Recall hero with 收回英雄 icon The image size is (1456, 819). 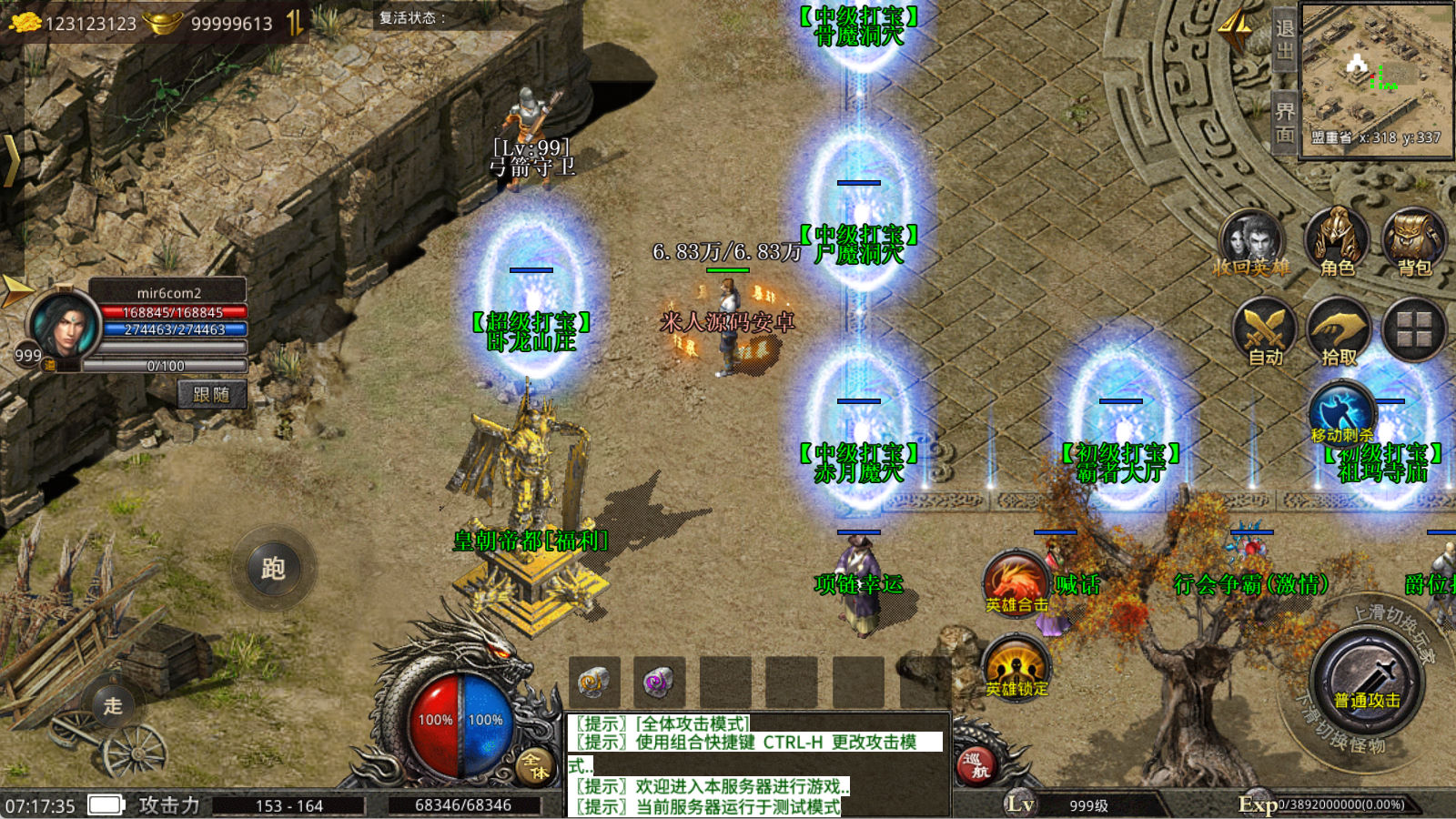coord(1253,239)
